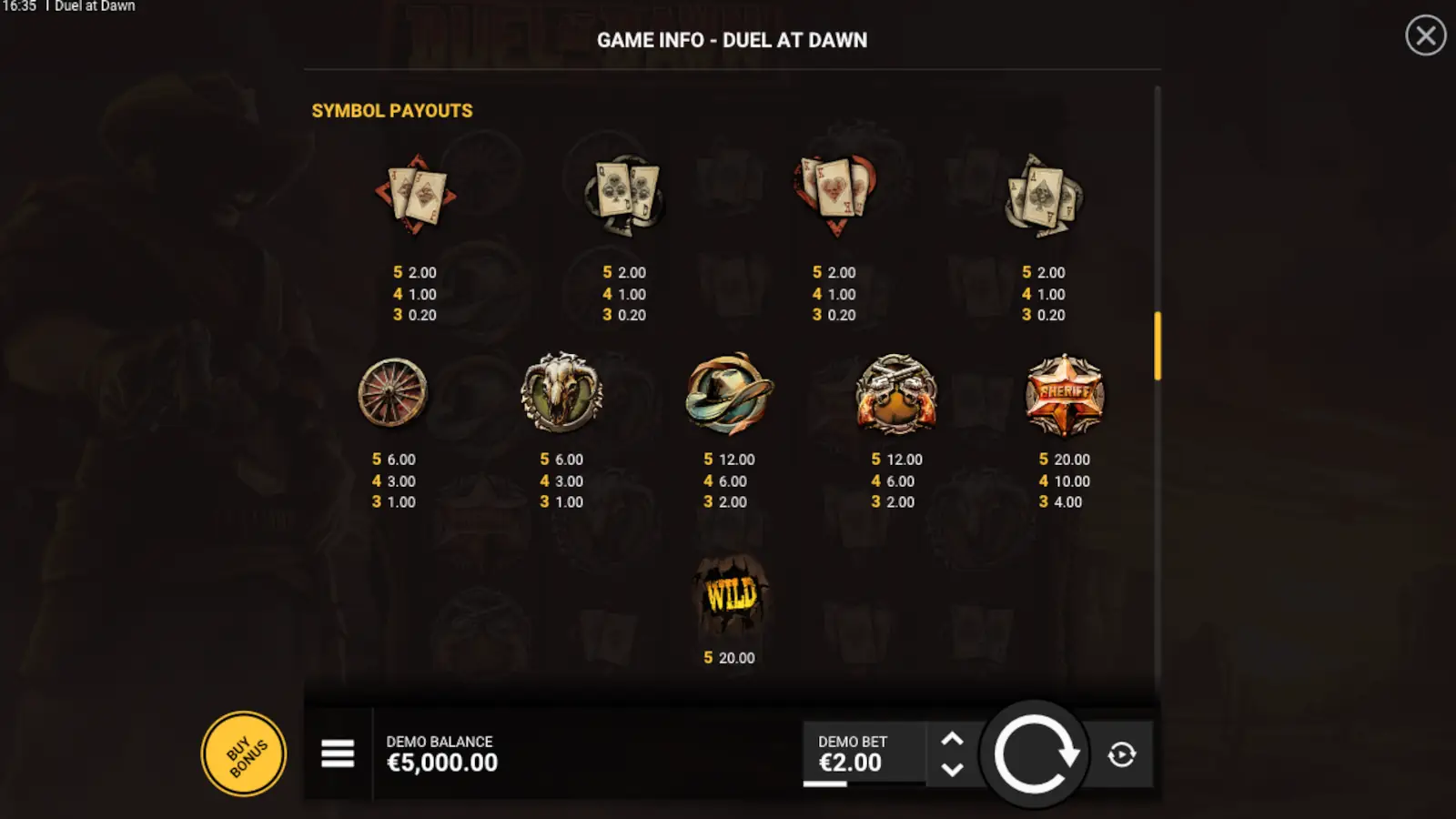Open the hamburger game menu

click(x=337, y=754)
